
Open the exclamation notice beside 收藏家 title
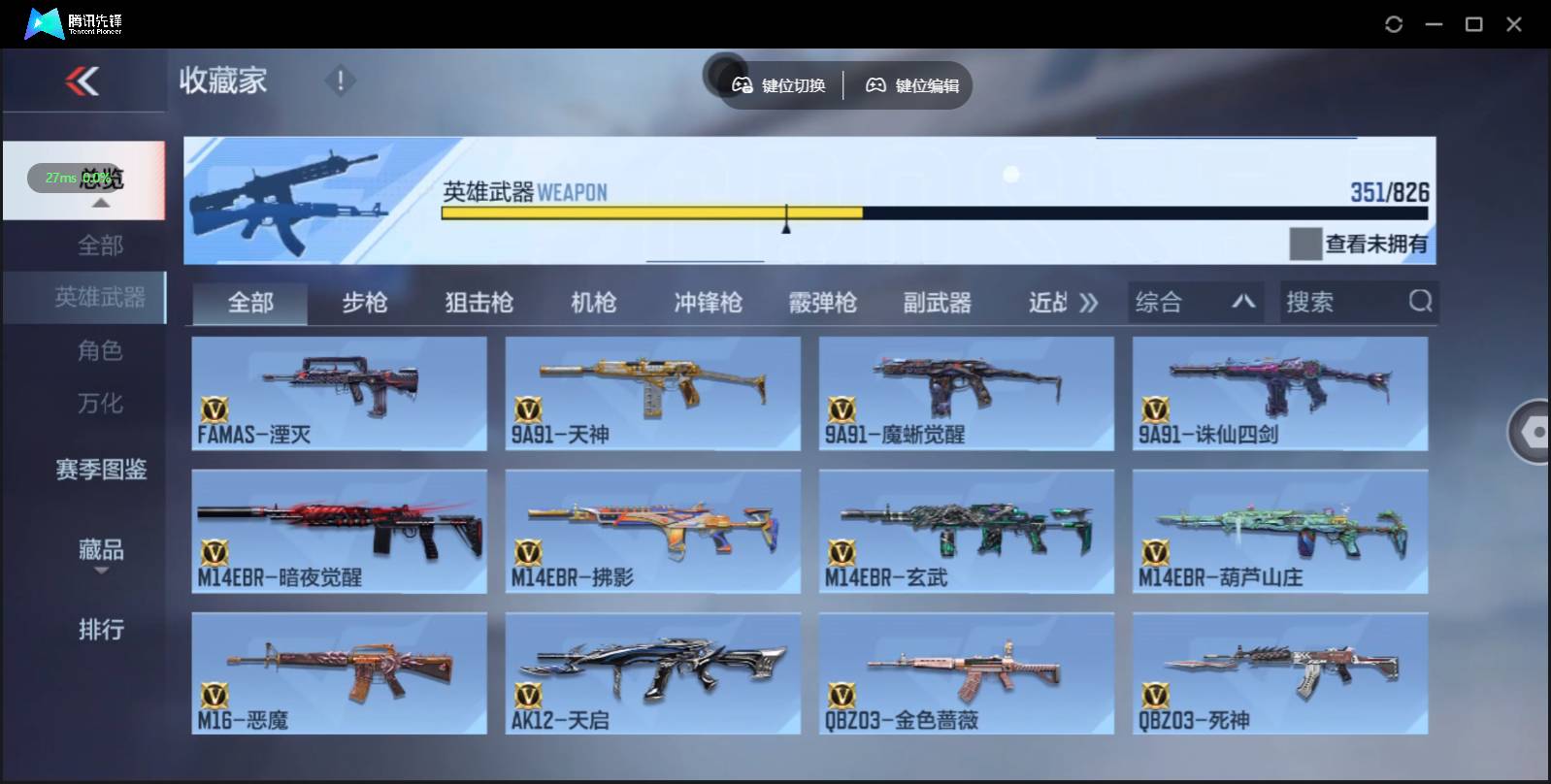point(339,81)
